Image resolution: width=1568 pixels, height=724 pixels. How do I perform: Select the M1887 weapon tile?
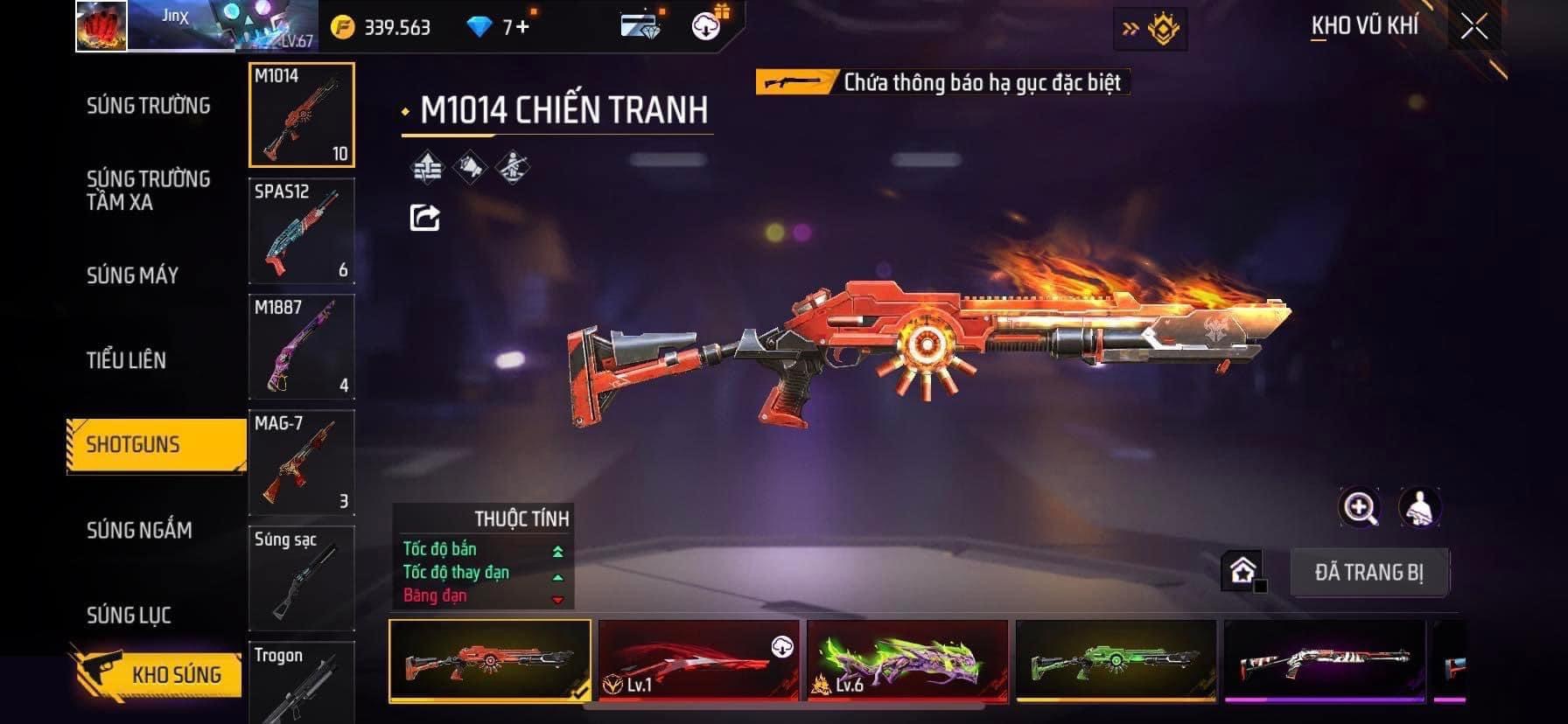[302, 347]
